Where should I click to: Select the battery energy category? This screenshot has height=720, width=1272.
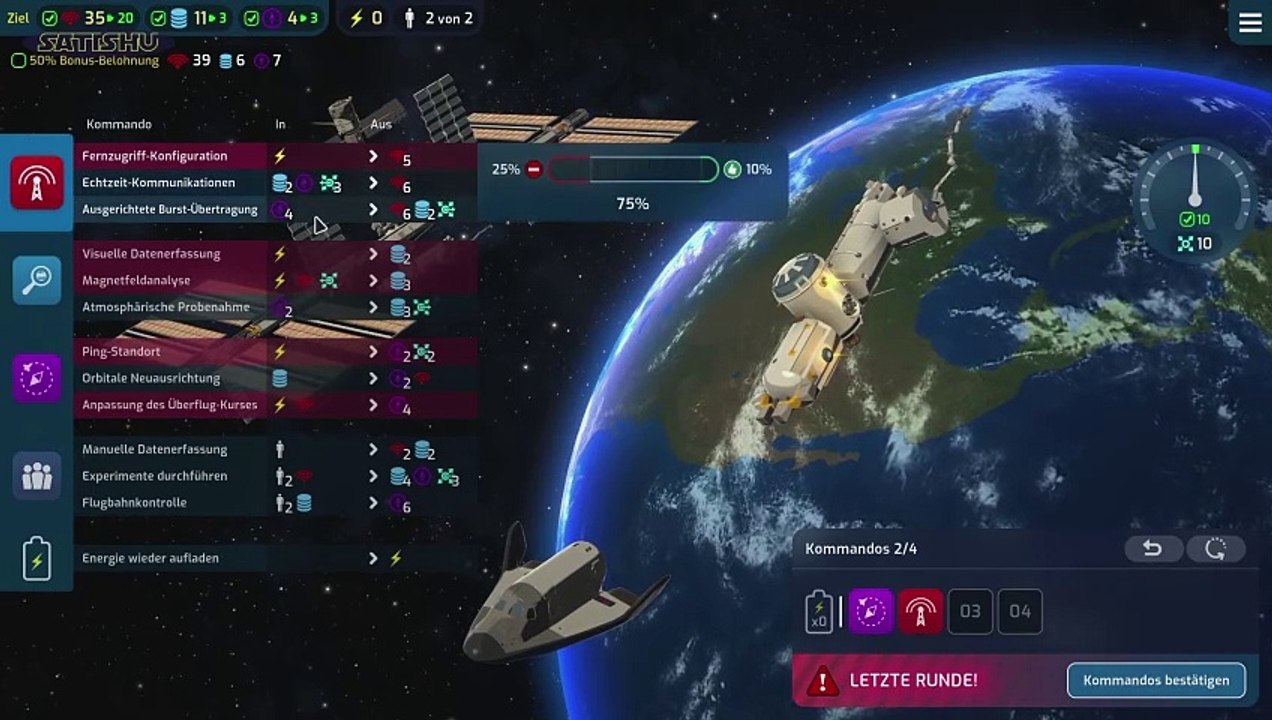tap(37, 558)
